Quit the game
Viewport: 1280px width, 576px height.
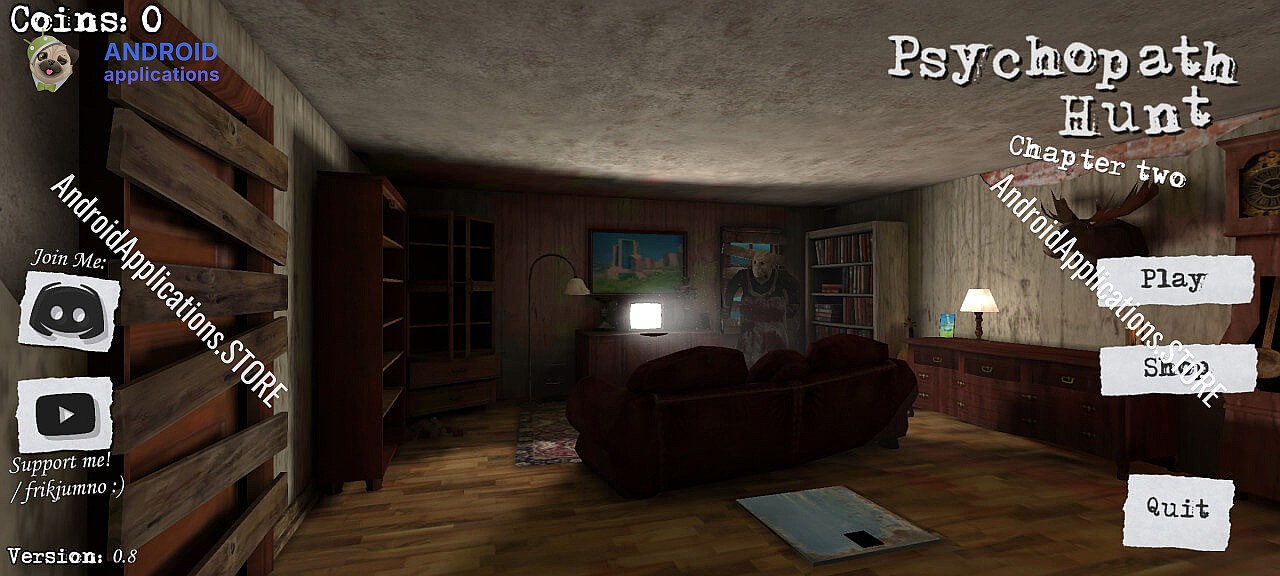point(1178,509)
